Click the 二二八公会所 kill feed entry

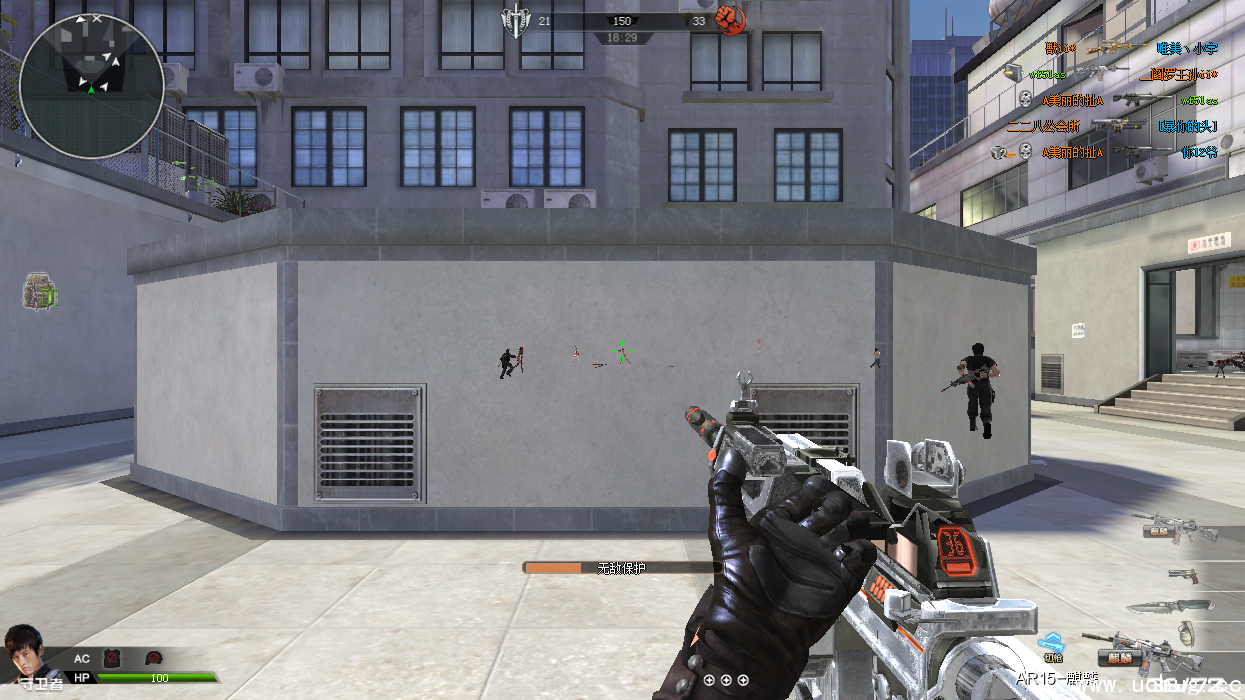pos(1043,126)
